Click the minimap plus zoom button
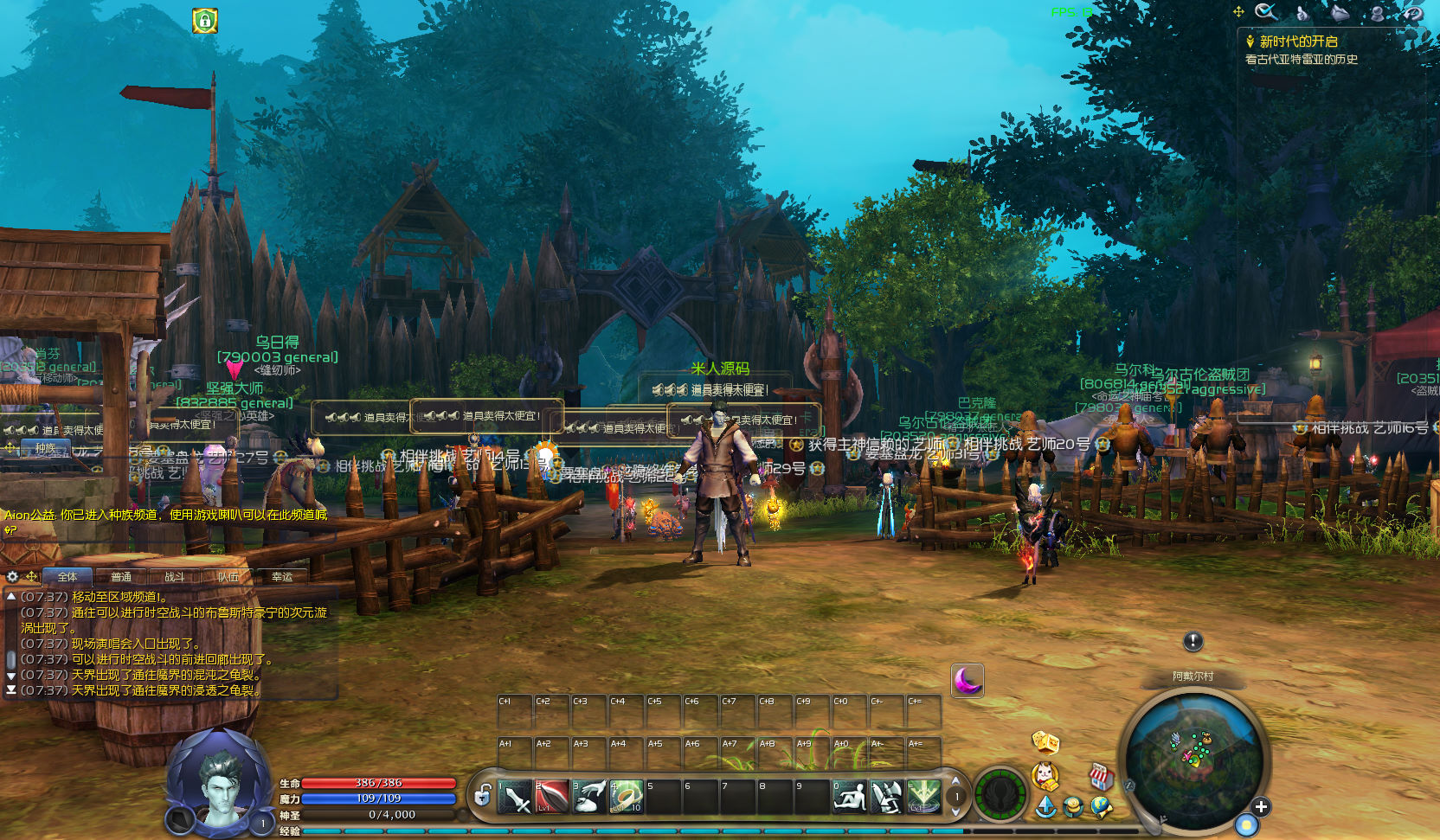 1261,807
